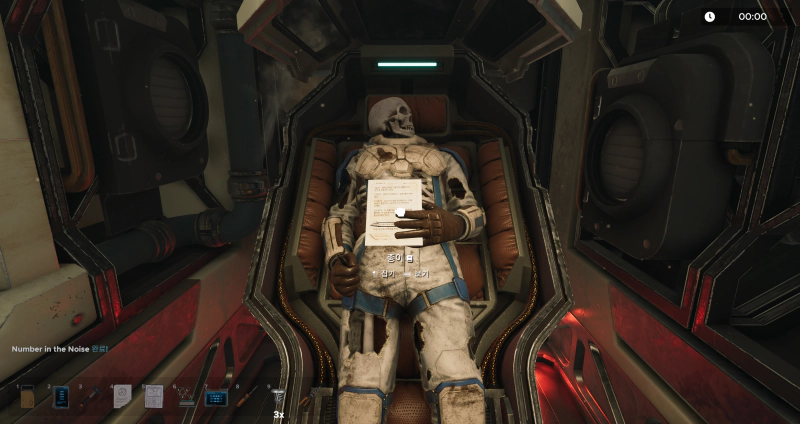Choose the paper document with circular emblem
This screenshot has width=800, height=424.
[122, 397]
